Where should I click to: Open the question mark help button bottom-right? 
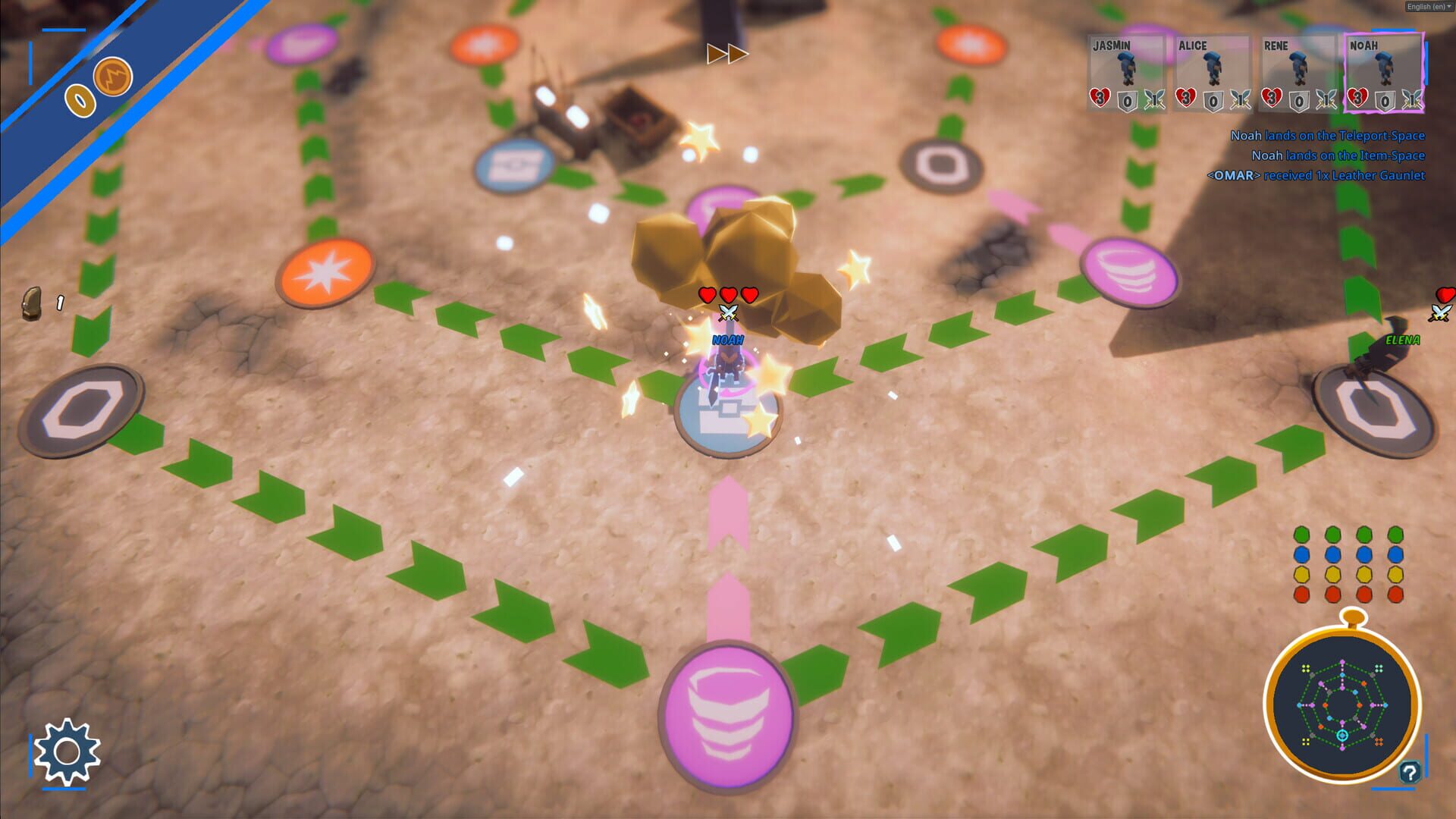(1410, 771)
